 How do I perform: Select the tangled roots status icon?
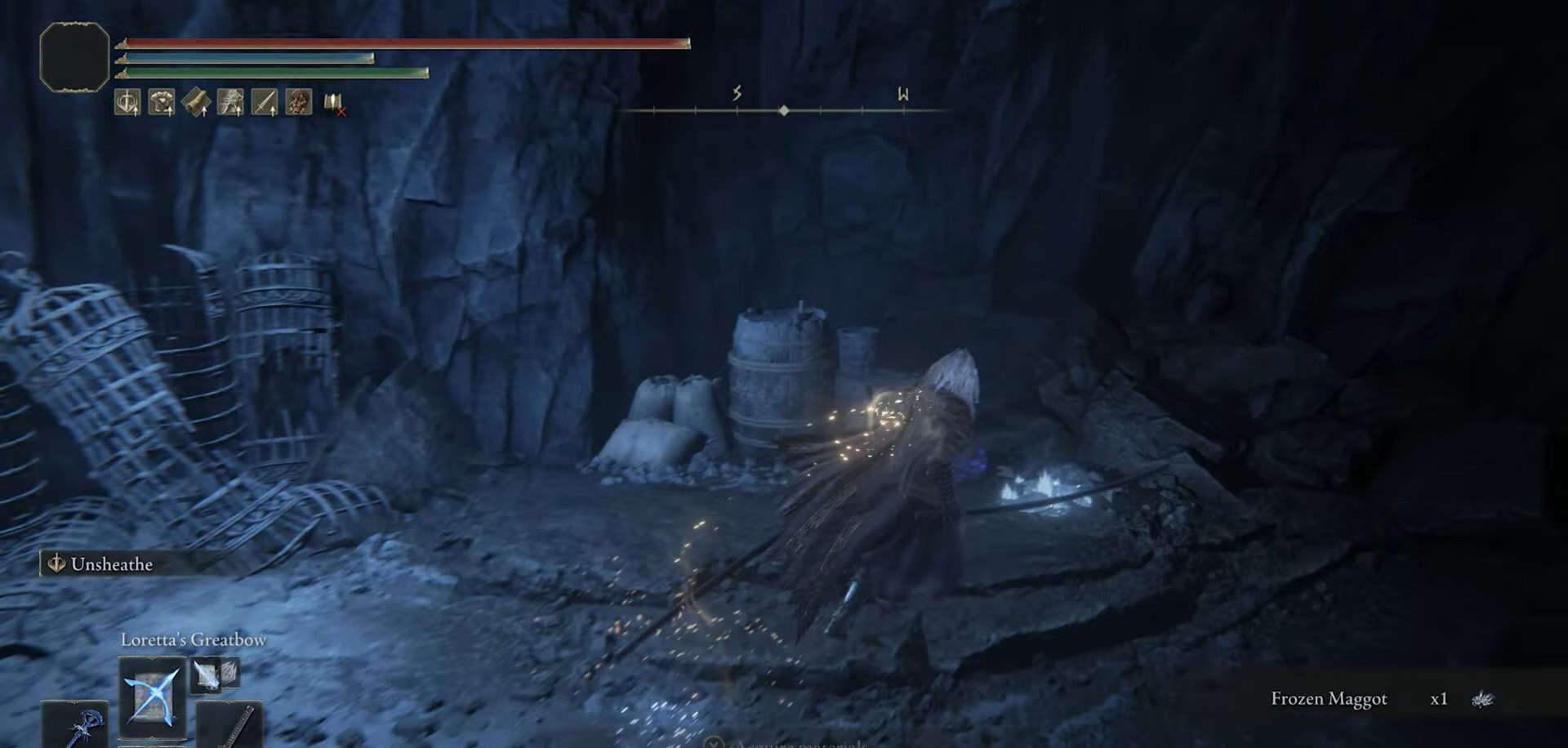tap(299, 103)
